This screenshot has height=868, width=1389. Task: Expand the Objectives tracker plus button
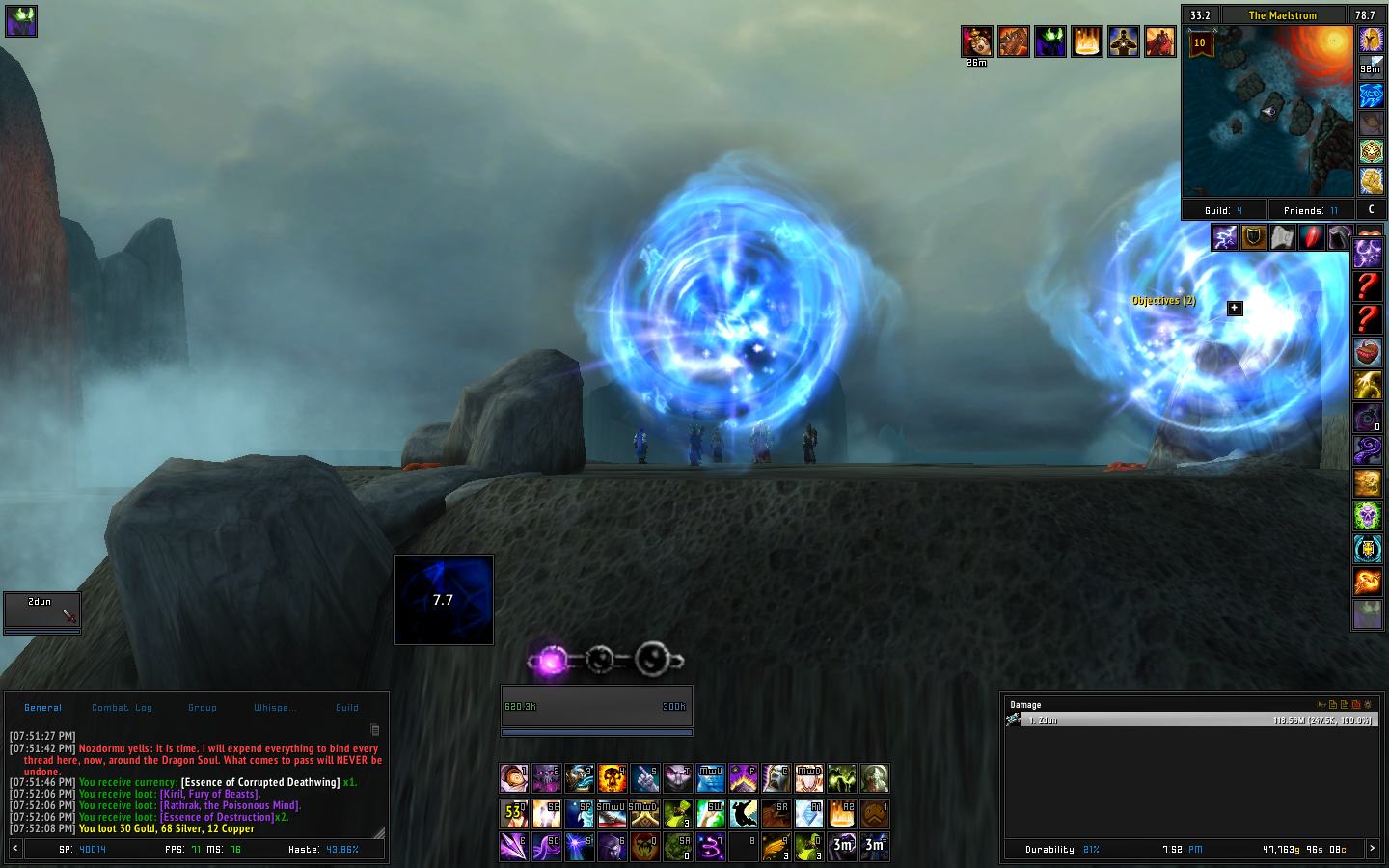point(1235,308)
